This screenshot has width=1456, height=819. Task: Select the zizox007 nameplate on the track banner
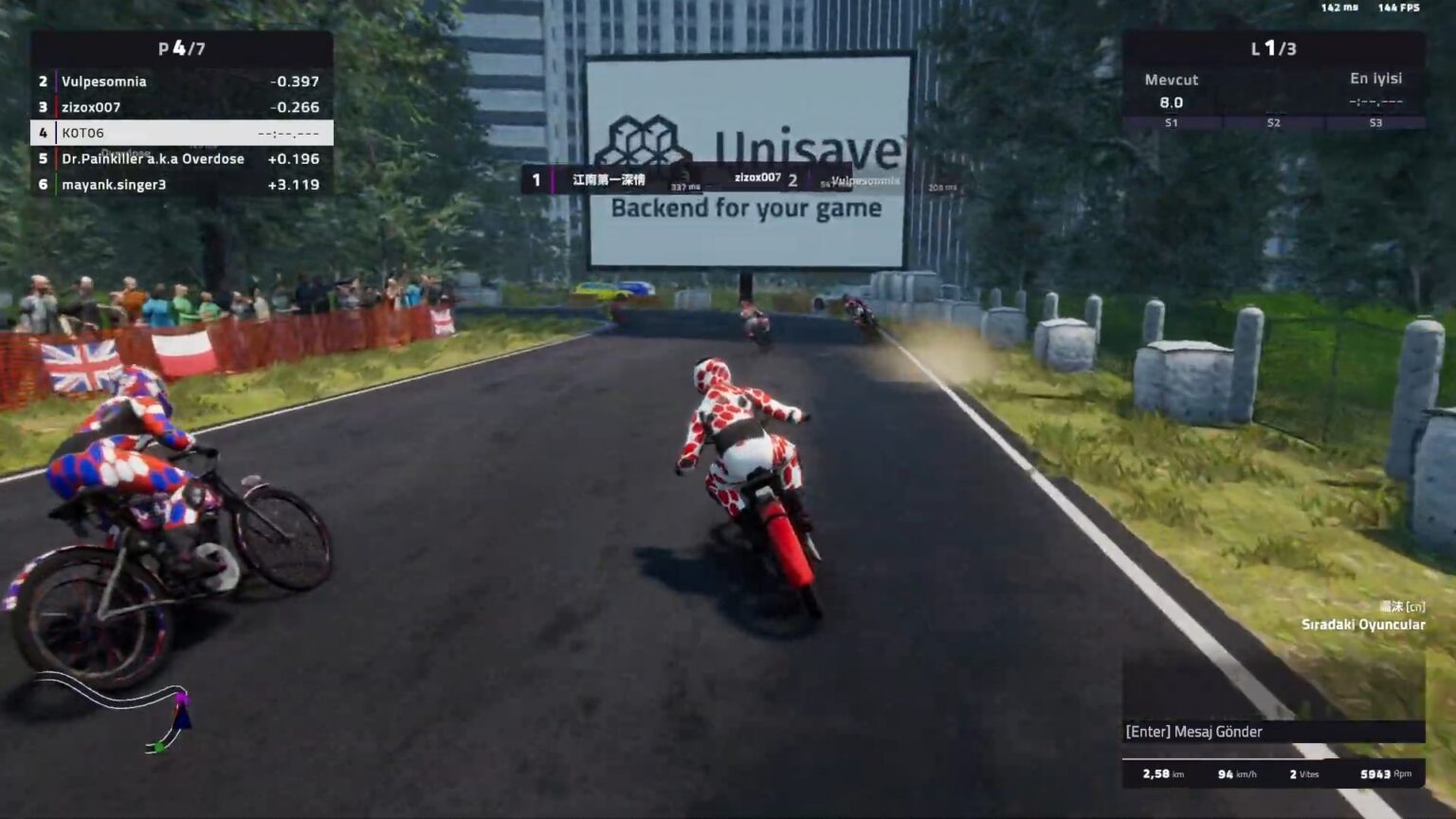point(756,176)
